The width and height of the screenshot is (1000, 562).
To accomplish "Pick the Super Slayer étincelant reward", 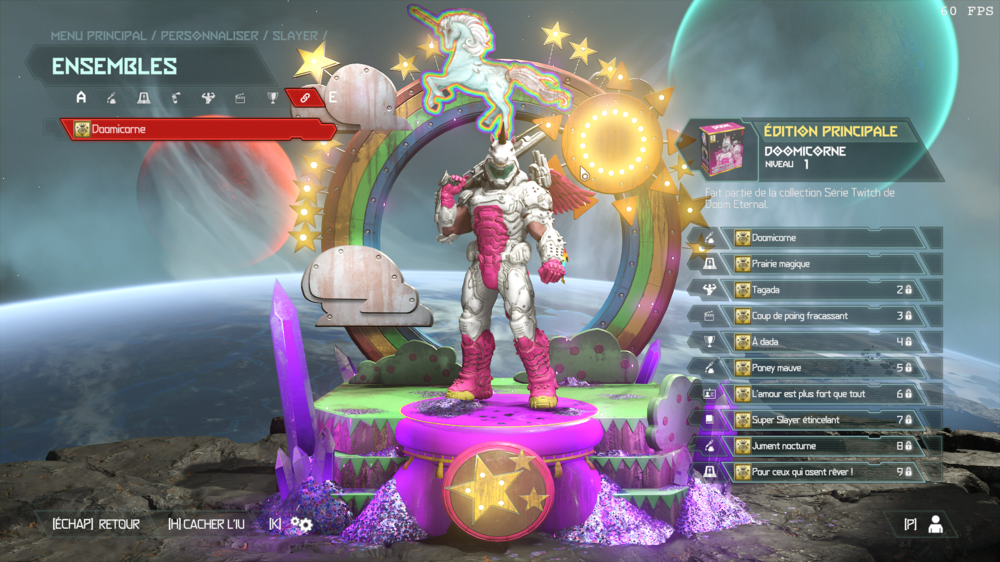I will pos(825,420).
